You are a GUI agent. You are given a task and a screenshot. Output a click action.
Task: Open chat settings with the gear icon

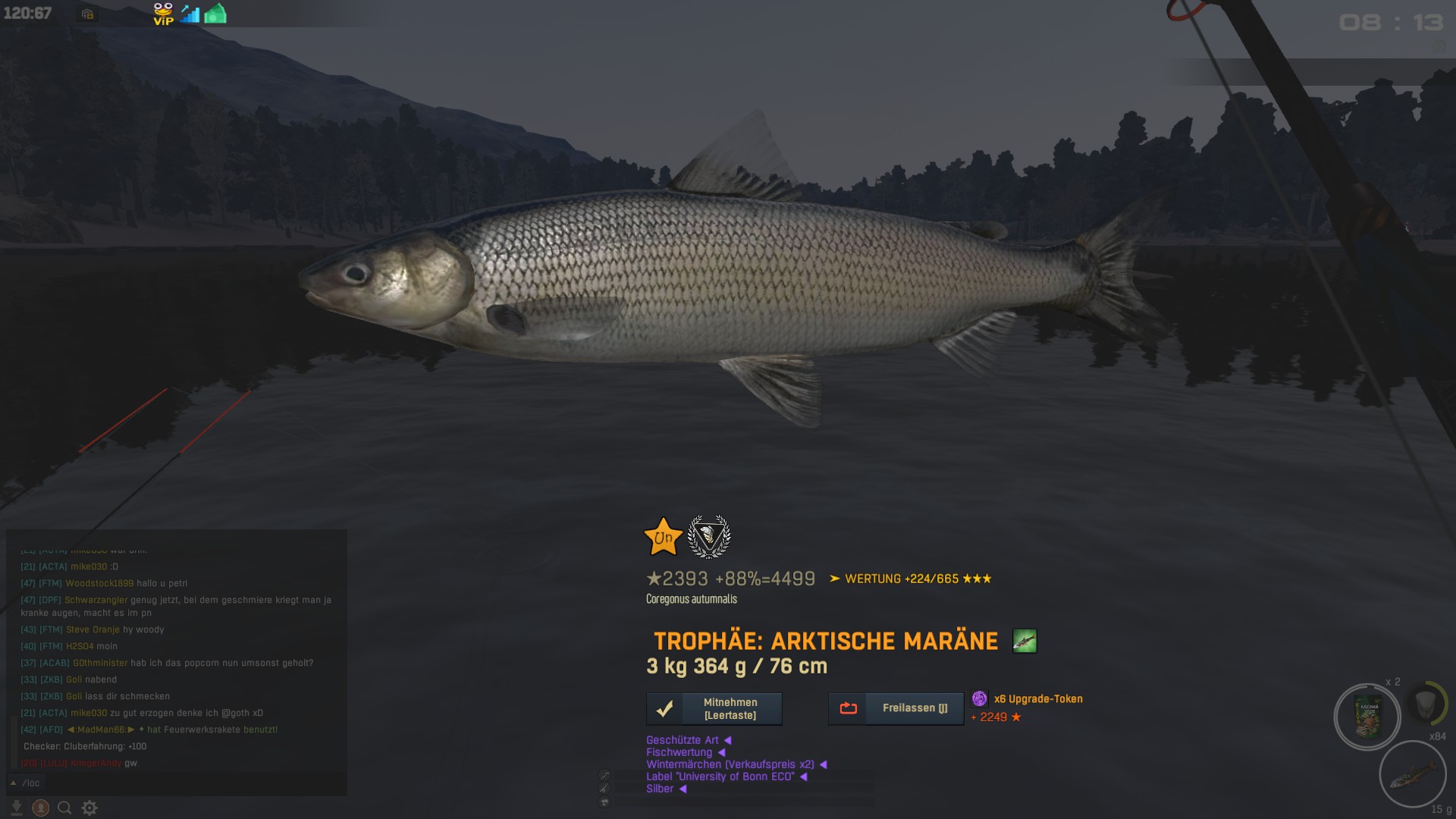[x=89, y=808]
